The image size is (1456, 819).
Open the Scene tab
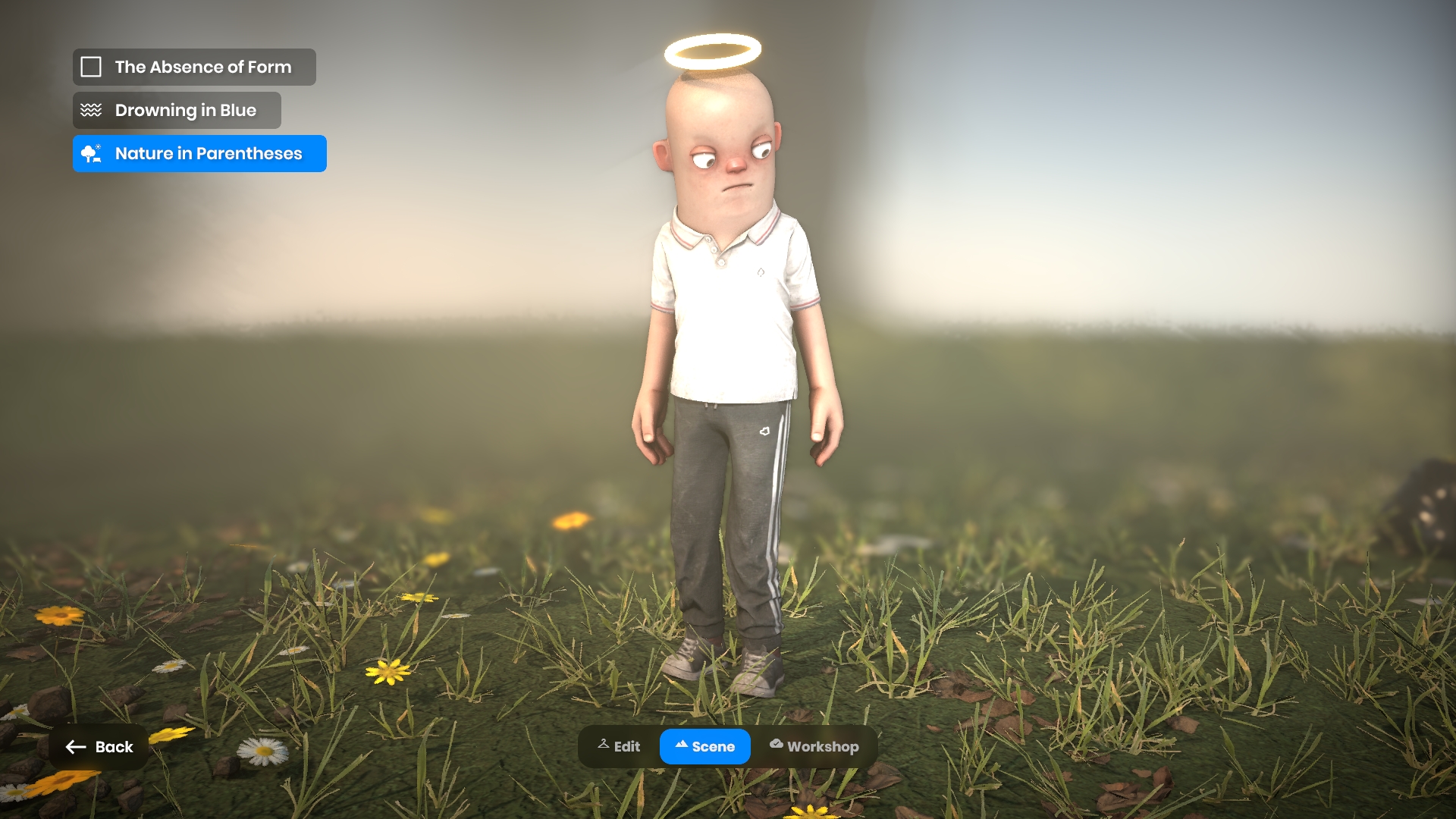click(x=704, y=747)
